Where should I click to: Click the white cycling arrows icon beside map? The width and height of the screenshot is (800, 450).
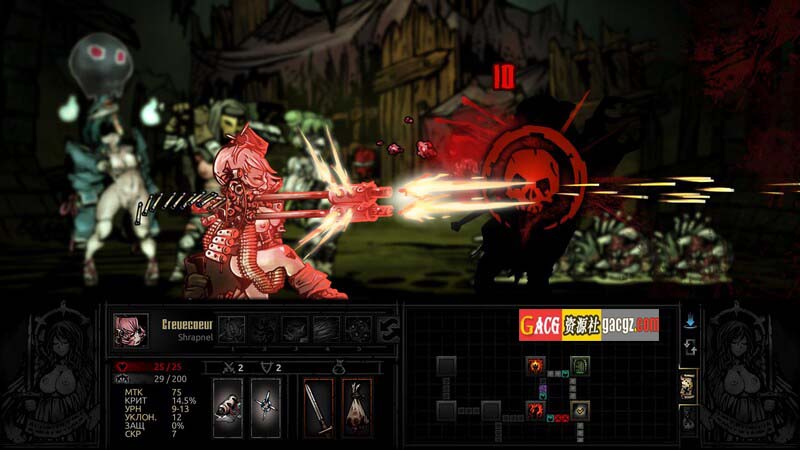tap(689, 348)
